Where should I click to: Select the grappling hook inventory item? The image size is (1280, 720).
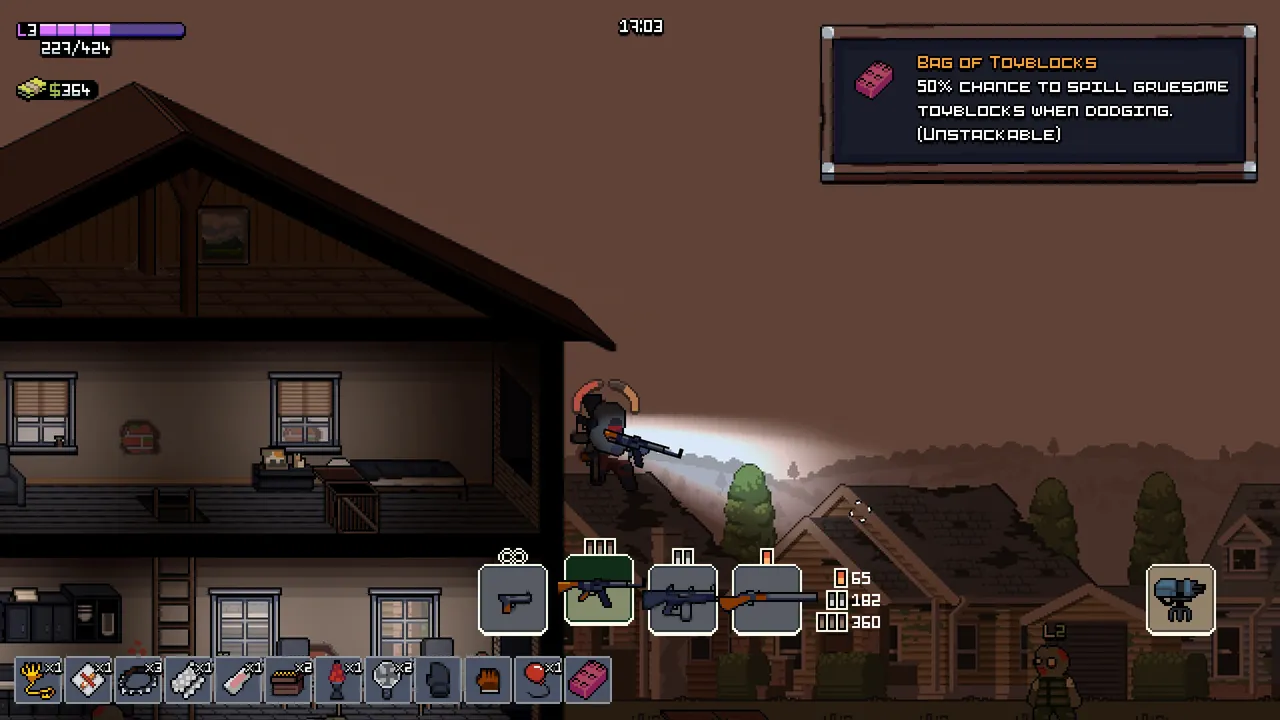[38, 681]
